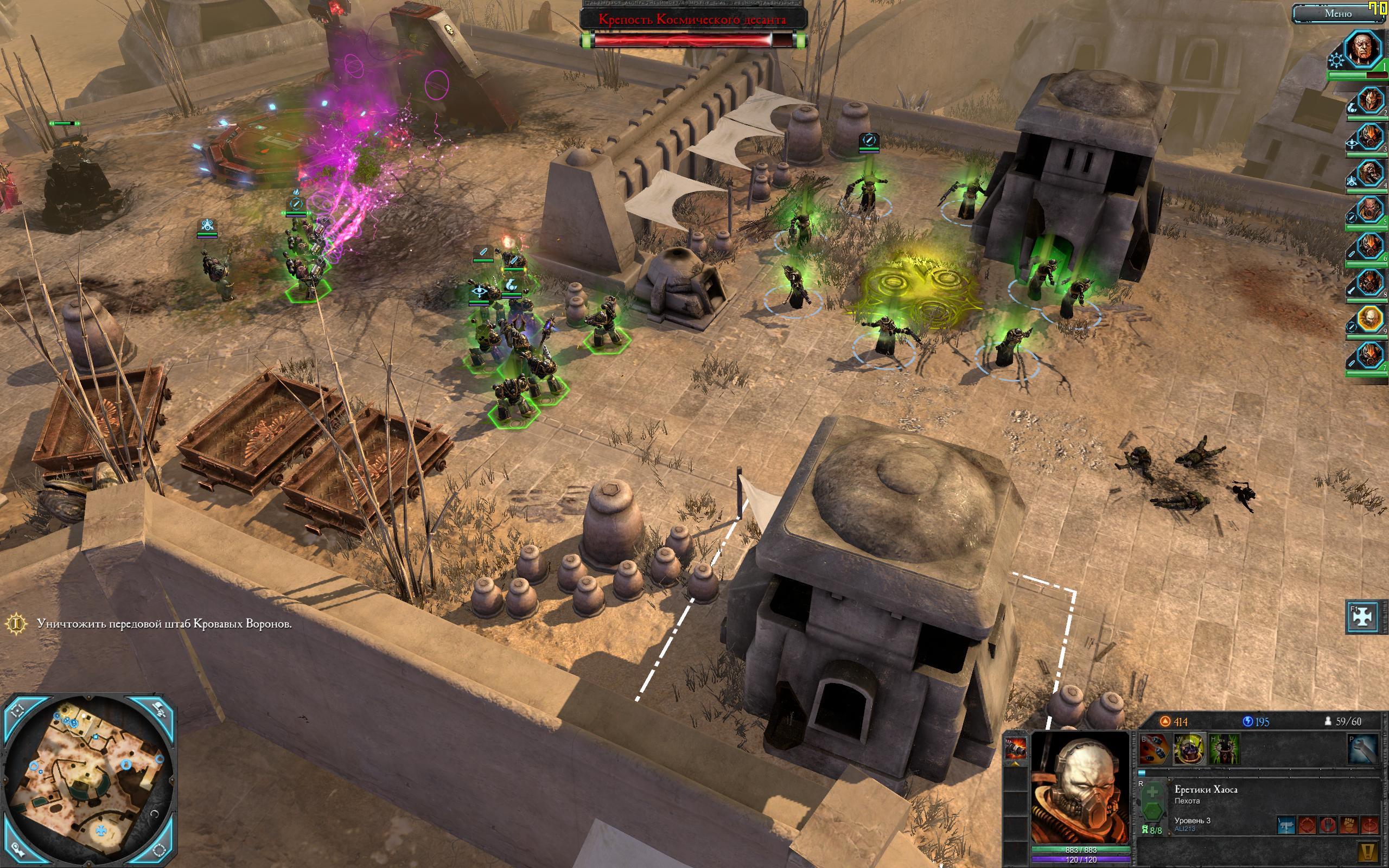Click the grenade launcher upgrade slot

pyautogui.click(x=1015, y=748)
